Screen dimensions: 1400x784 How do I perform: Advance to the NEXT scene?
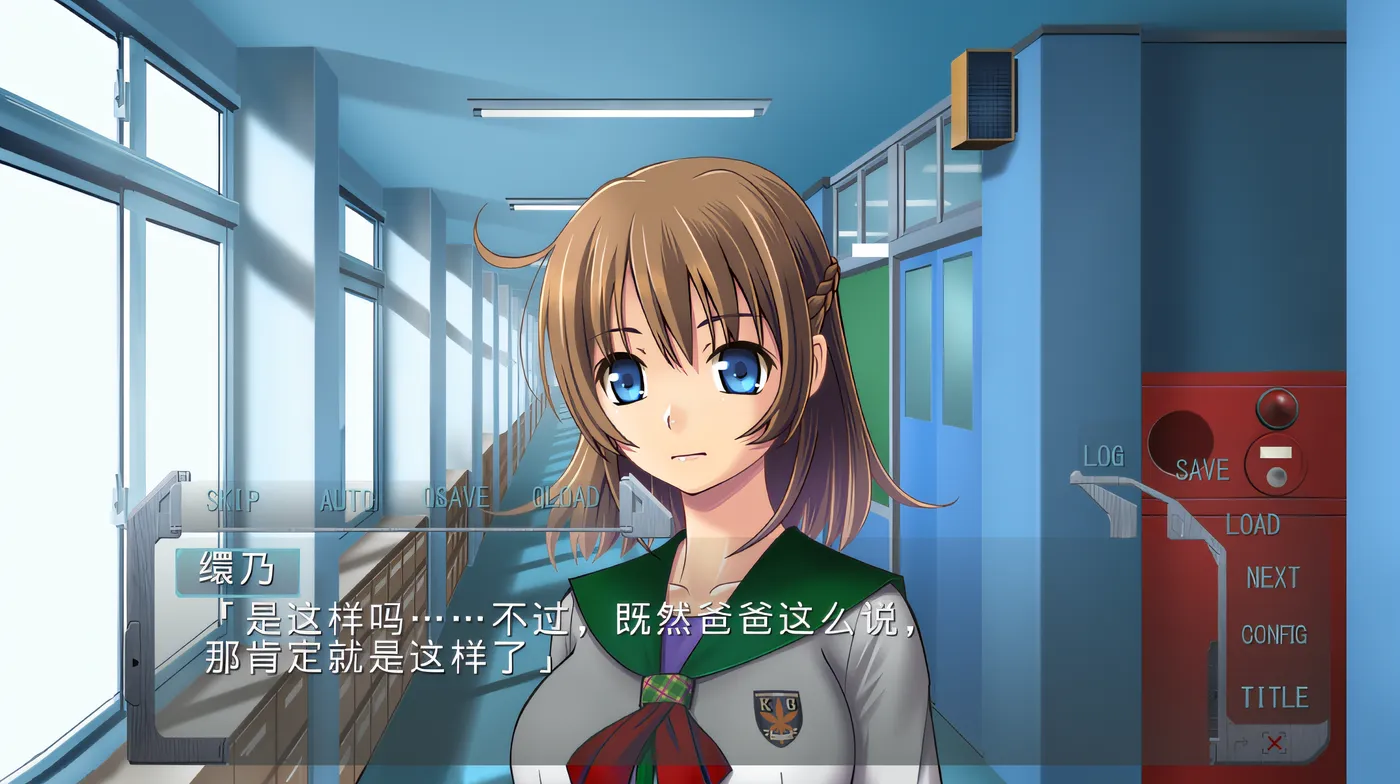[1274, 575]
